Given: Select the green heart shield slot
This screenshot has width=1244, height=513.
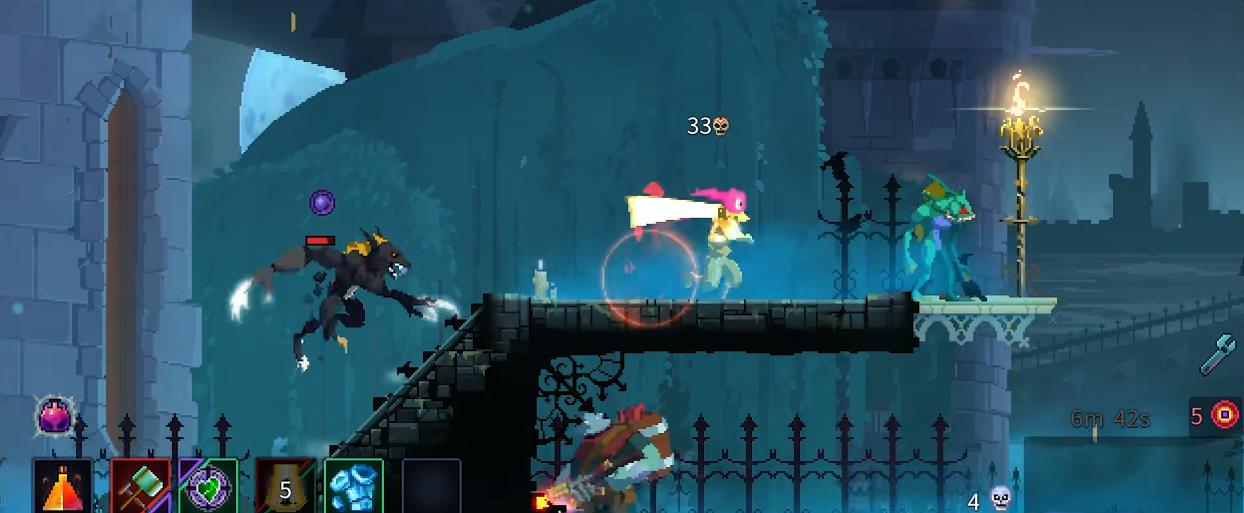Looking at the screenshot, I should pyautogui.click(x=208, y=487).
